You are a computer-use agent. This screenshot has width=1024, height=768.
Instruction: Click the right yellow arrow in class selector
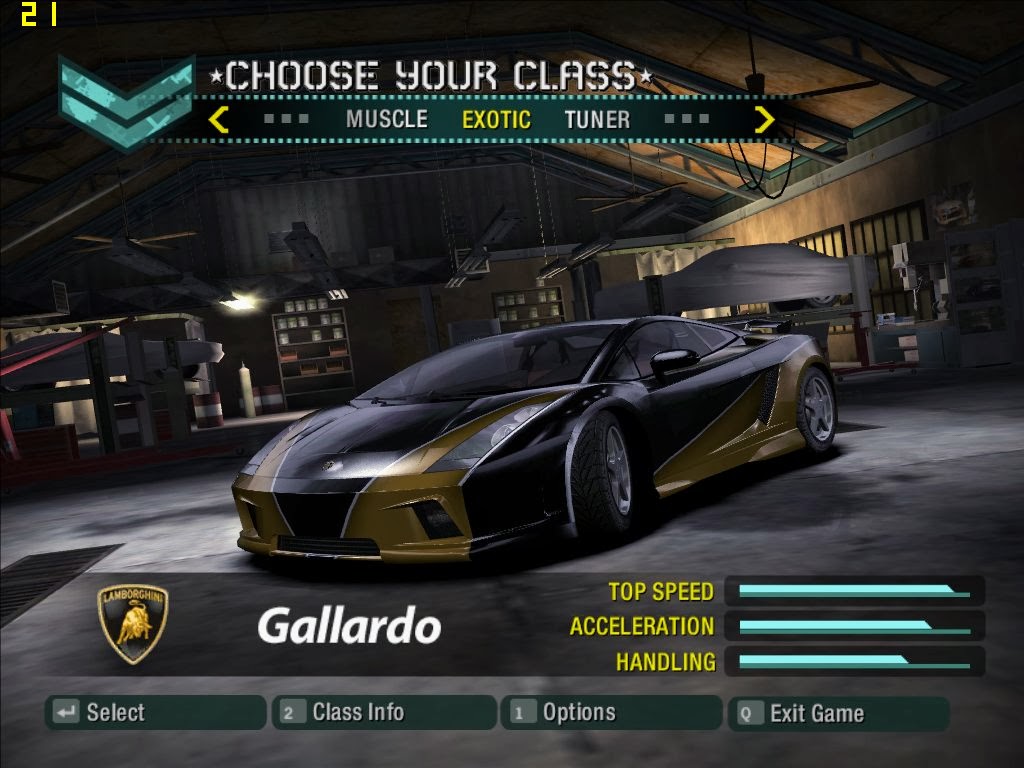point(764,120)
